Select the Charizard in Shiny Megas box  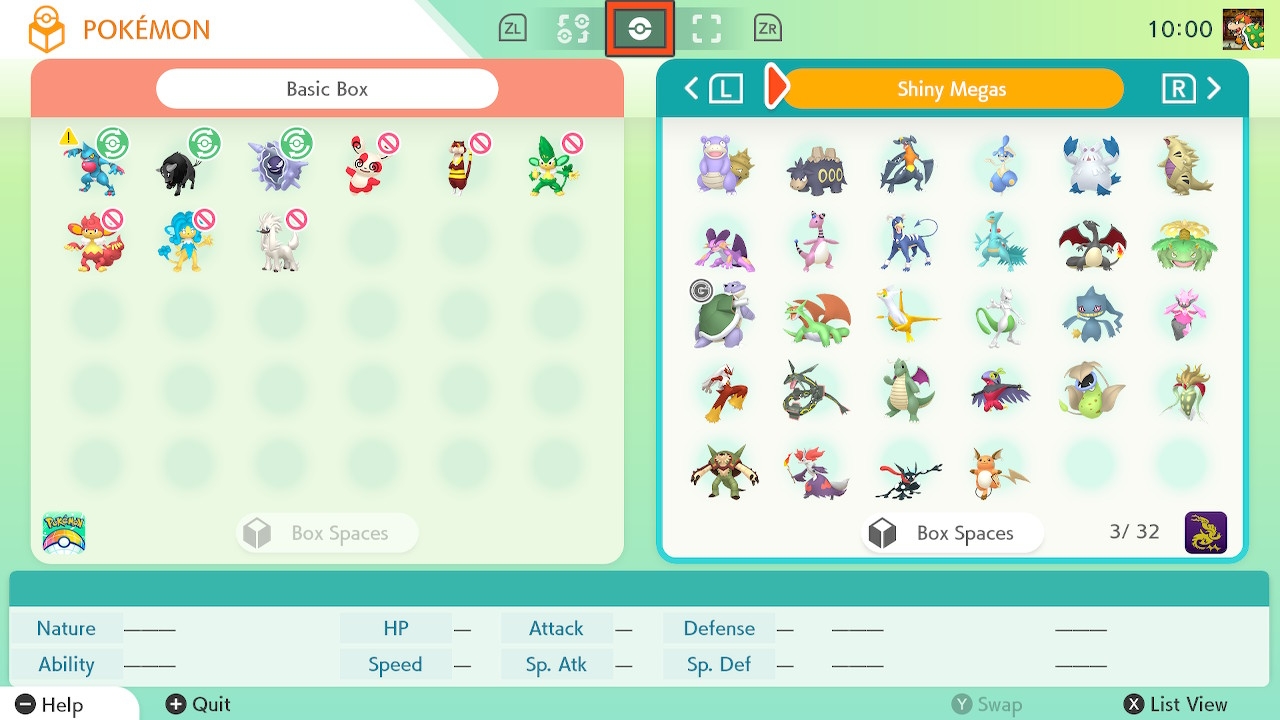pos(1092,244)
